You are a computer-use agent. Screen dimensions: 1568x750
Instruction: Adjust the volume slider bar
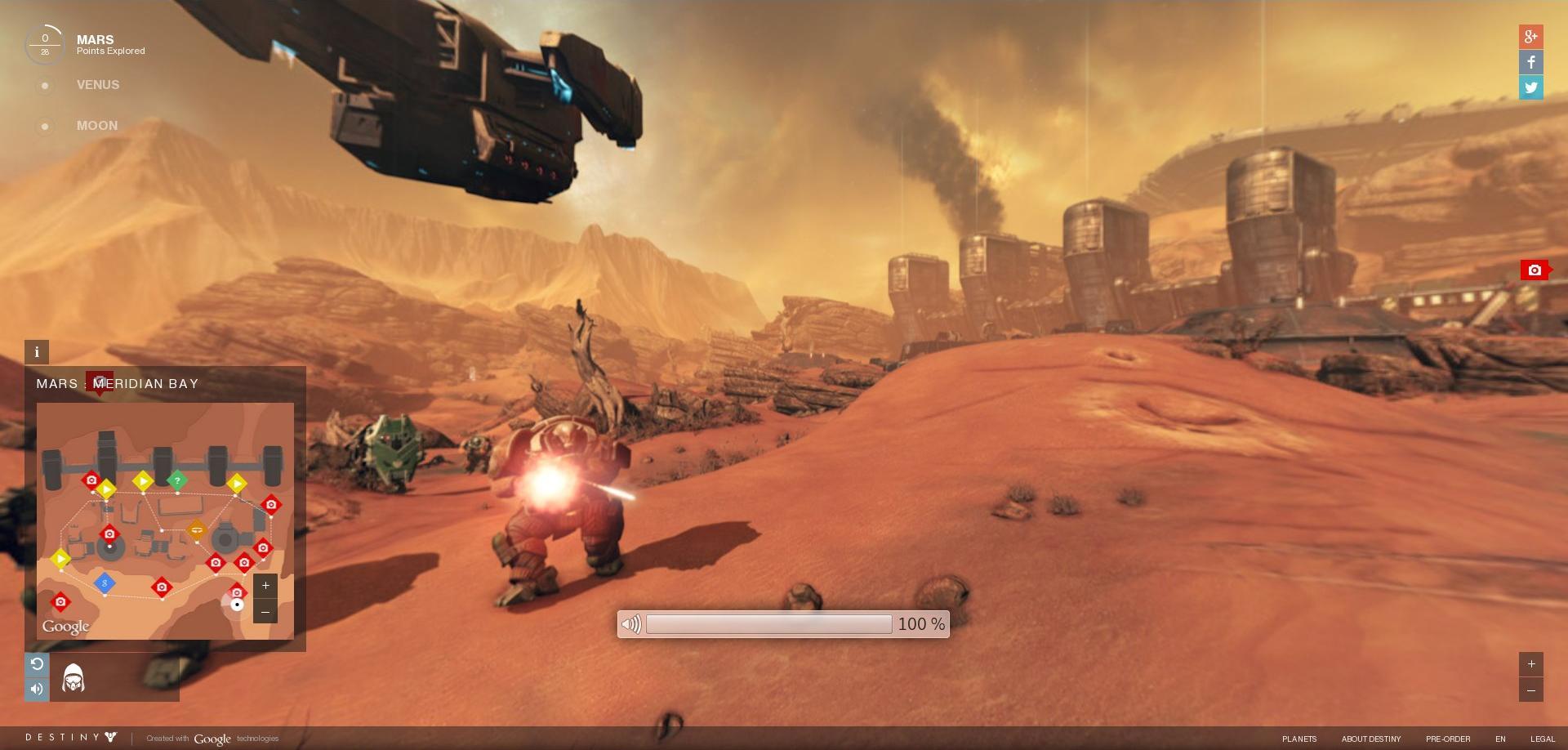[x=768, y=624]
